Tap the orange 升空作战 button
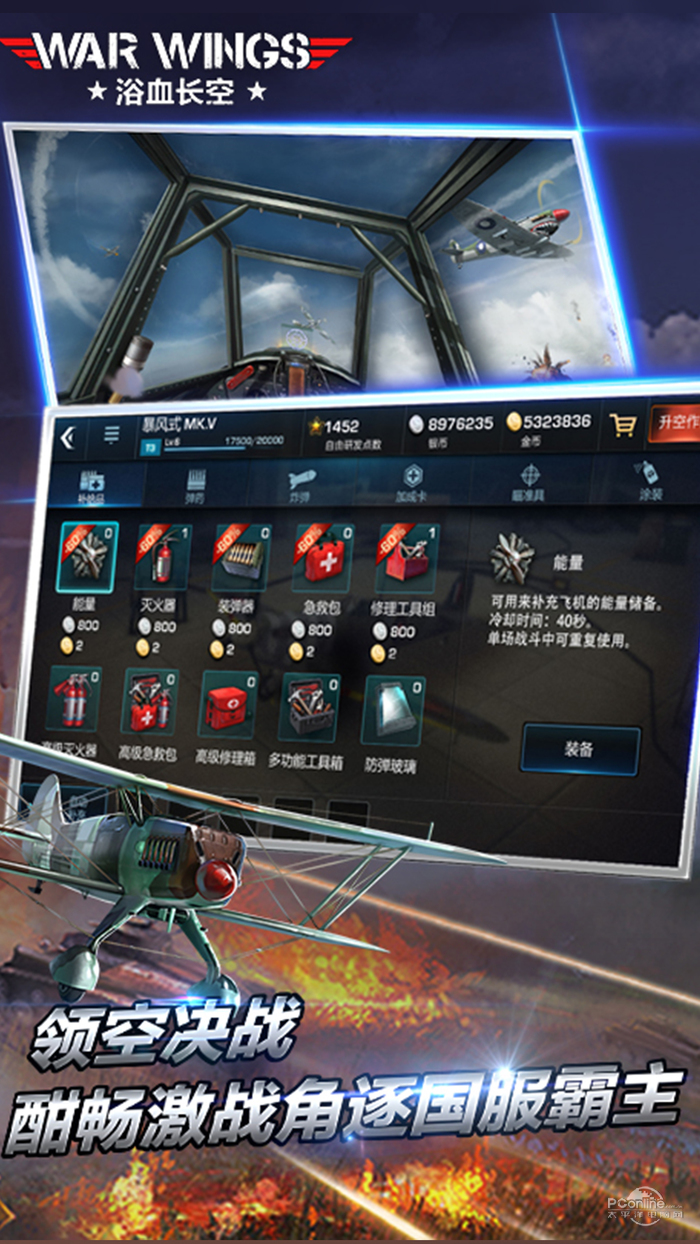This screenshot has height=1244, width=700. tap(675, 423)
